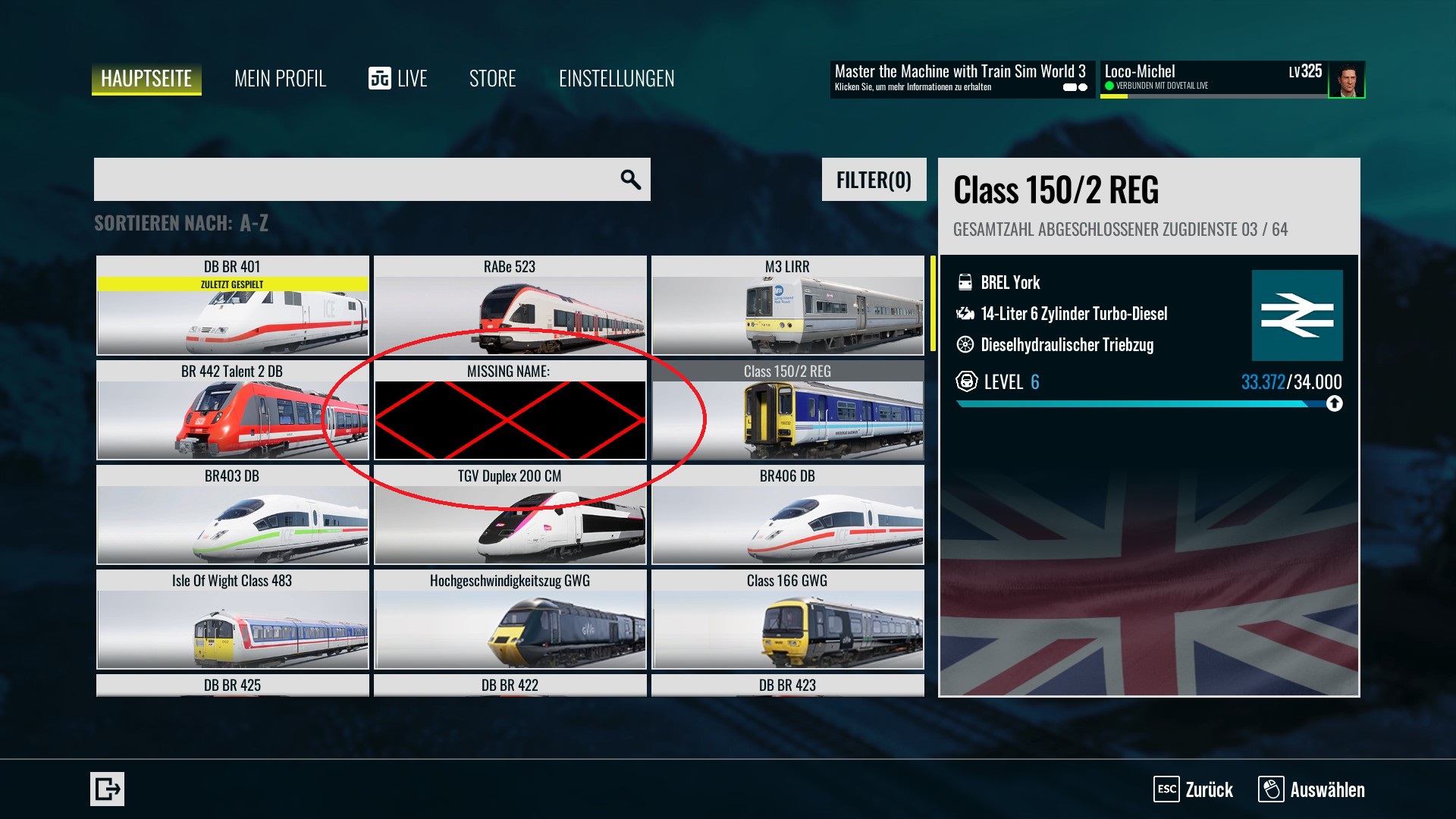Click the exit icon in bottom bar
Image resolution: width=1456 pixels, height=819 pixels.
point(107,789)
